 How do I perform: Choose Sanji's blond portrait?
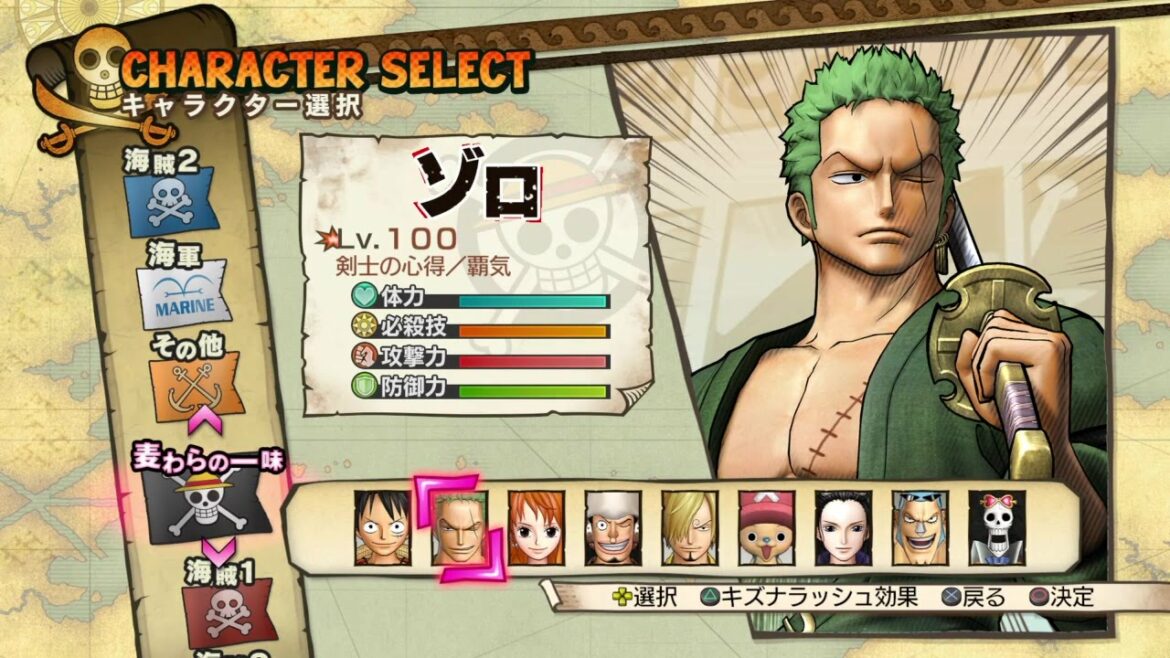pos(690,528)
